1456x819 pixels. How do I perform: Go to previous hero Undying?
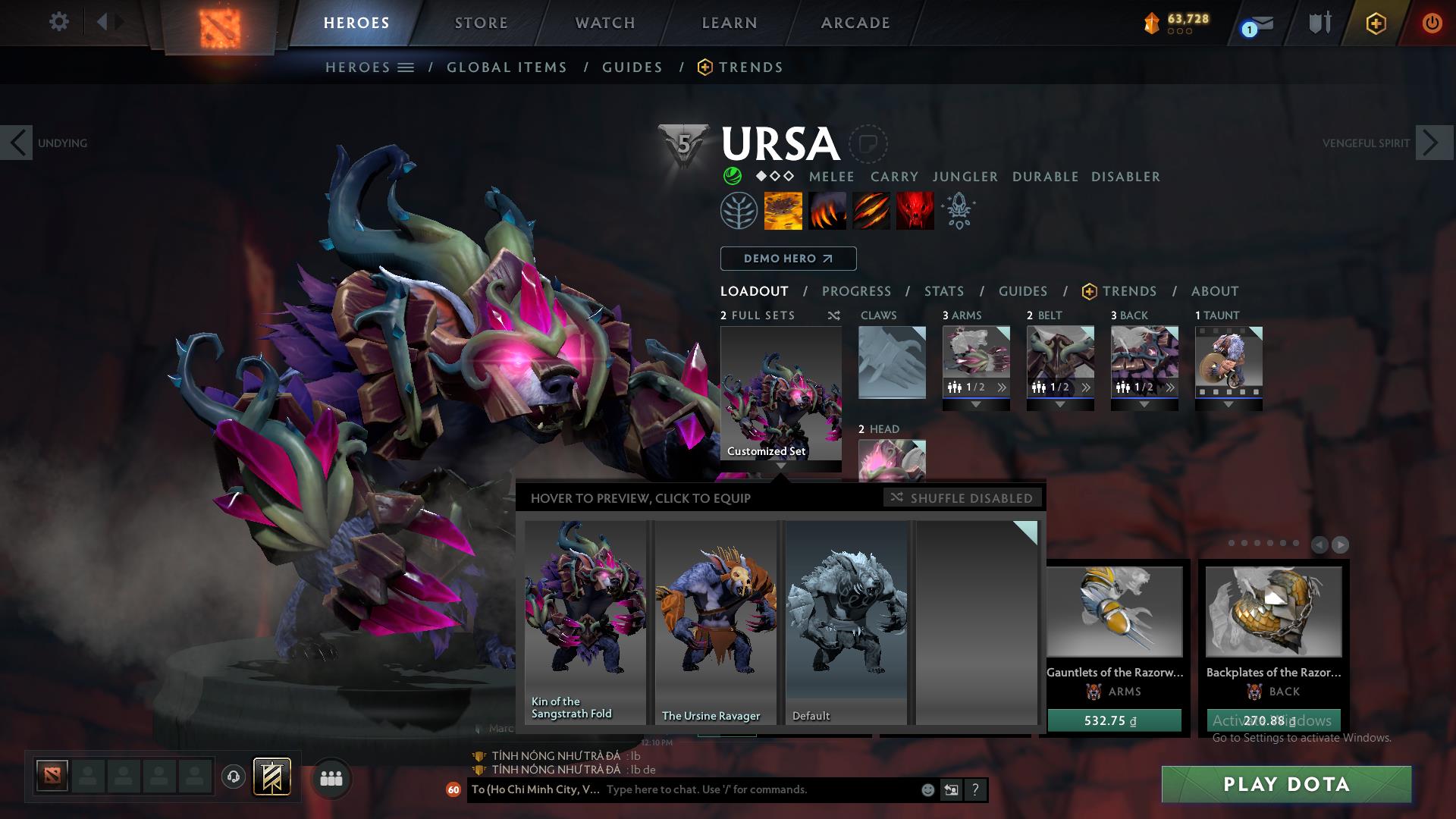coord(17,143)
